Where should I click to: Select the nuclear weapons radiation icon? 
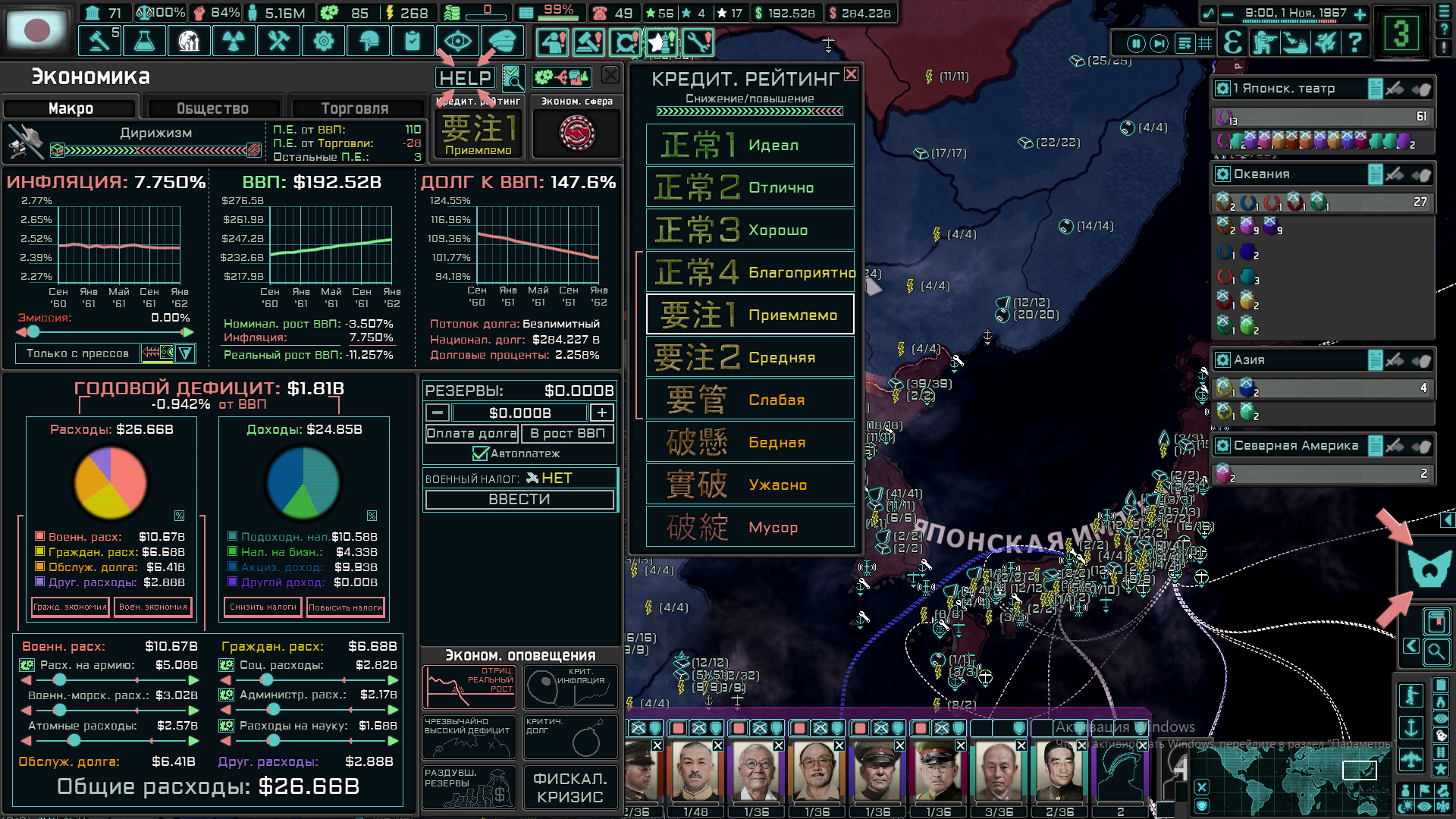(234, 40)
